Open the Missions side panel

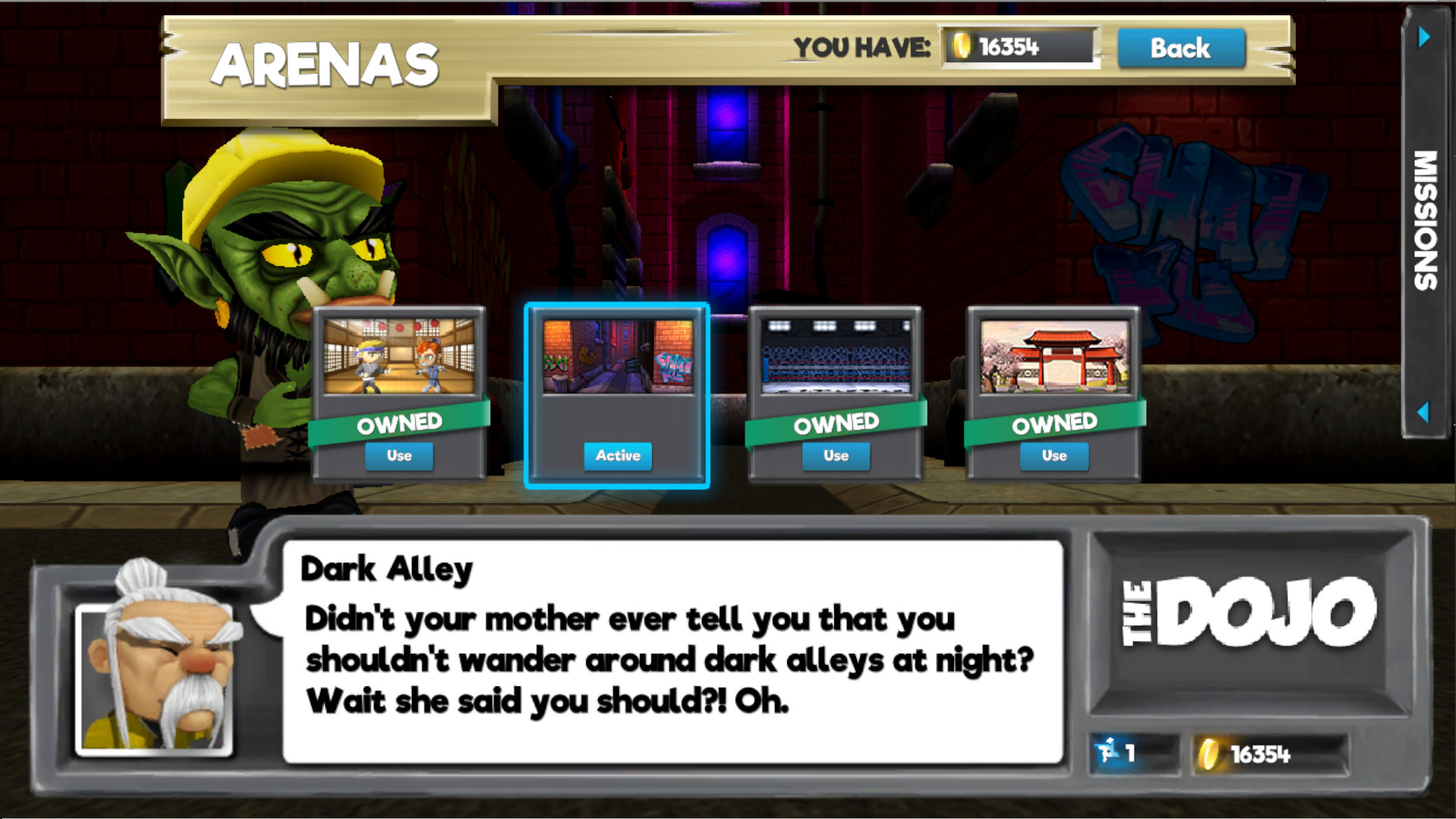pos(1427,220)
